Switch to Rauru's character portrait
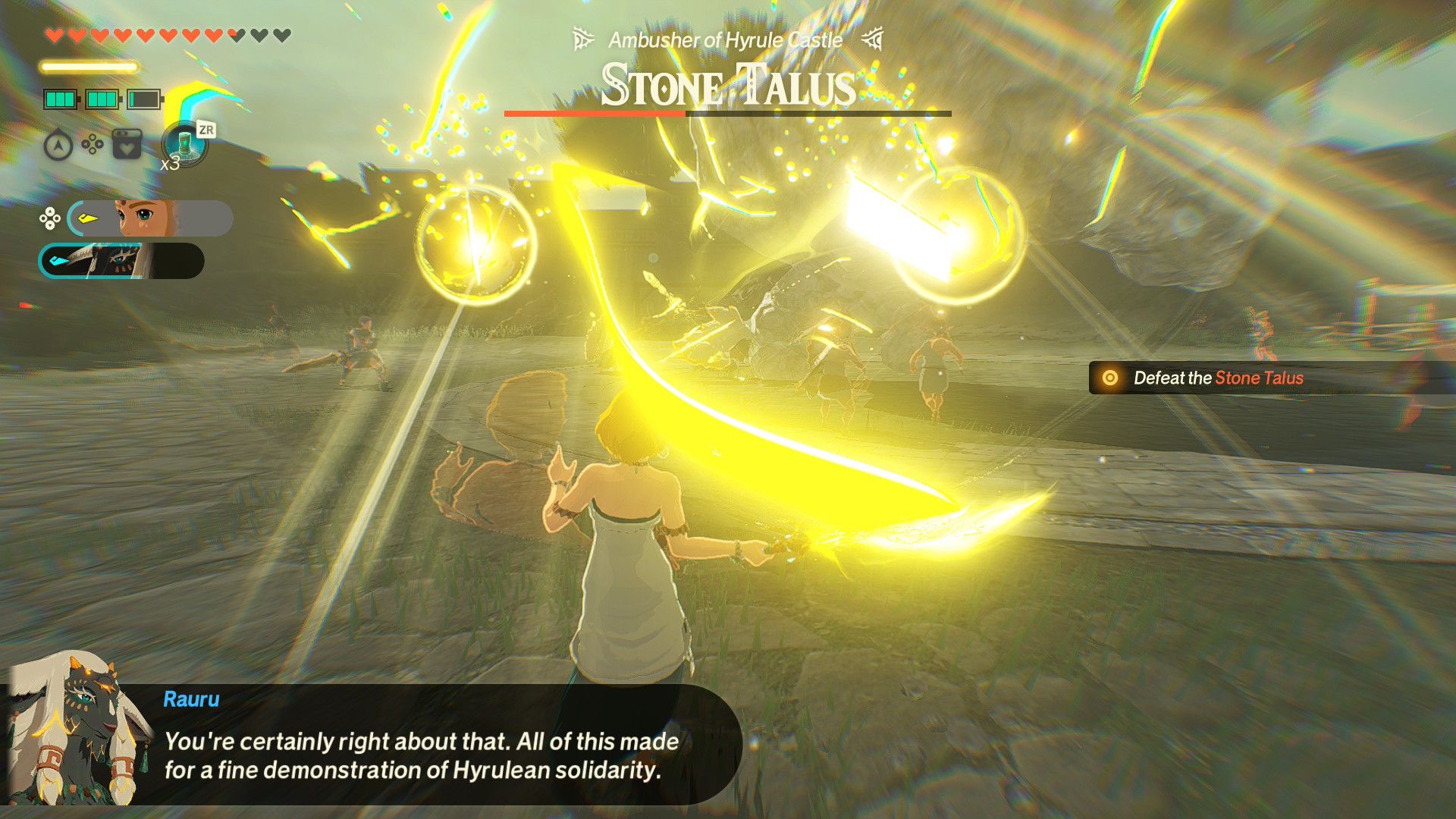This screenshot has height=819, width=1456. (x=121, y=261)
